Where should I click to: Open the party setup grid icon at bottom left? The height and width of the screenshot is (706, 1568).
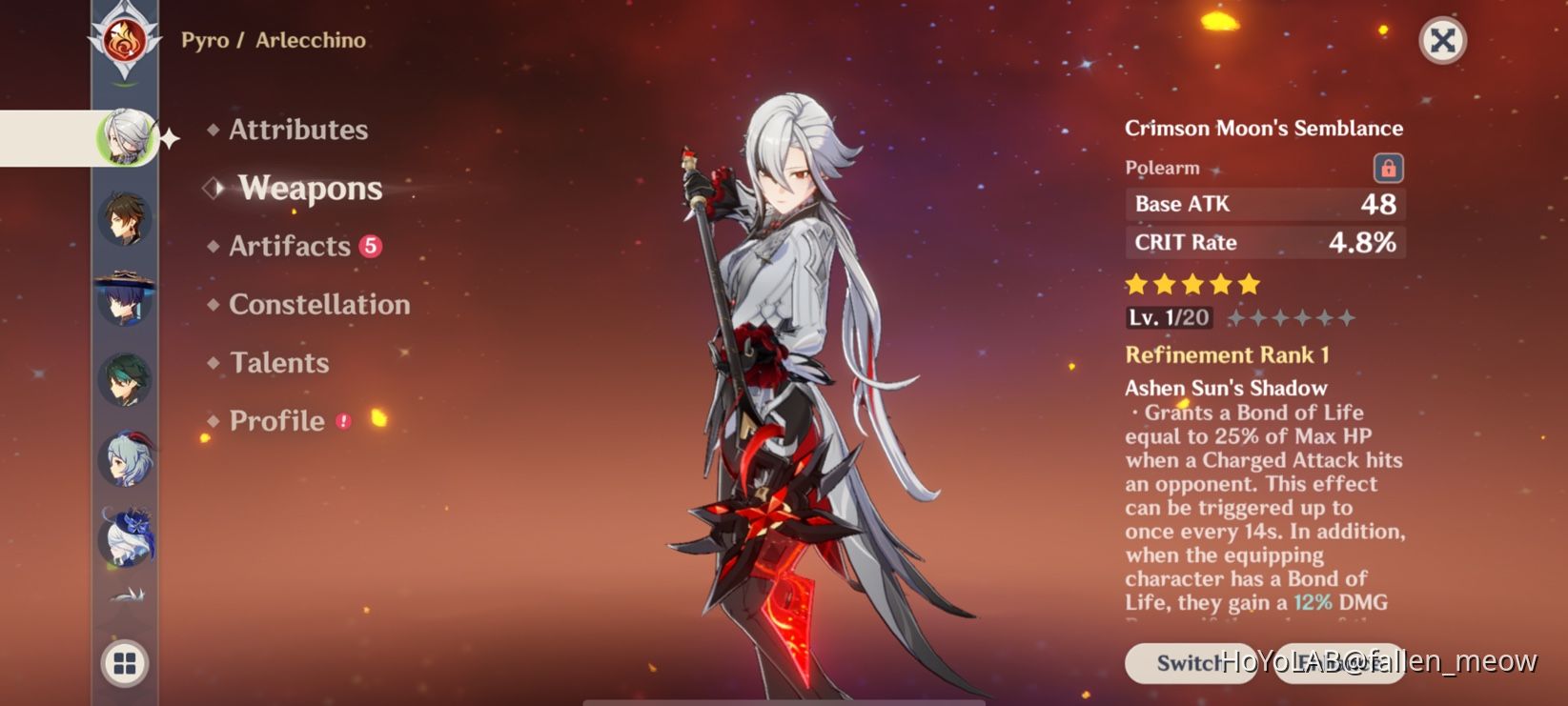pos(124,665)
